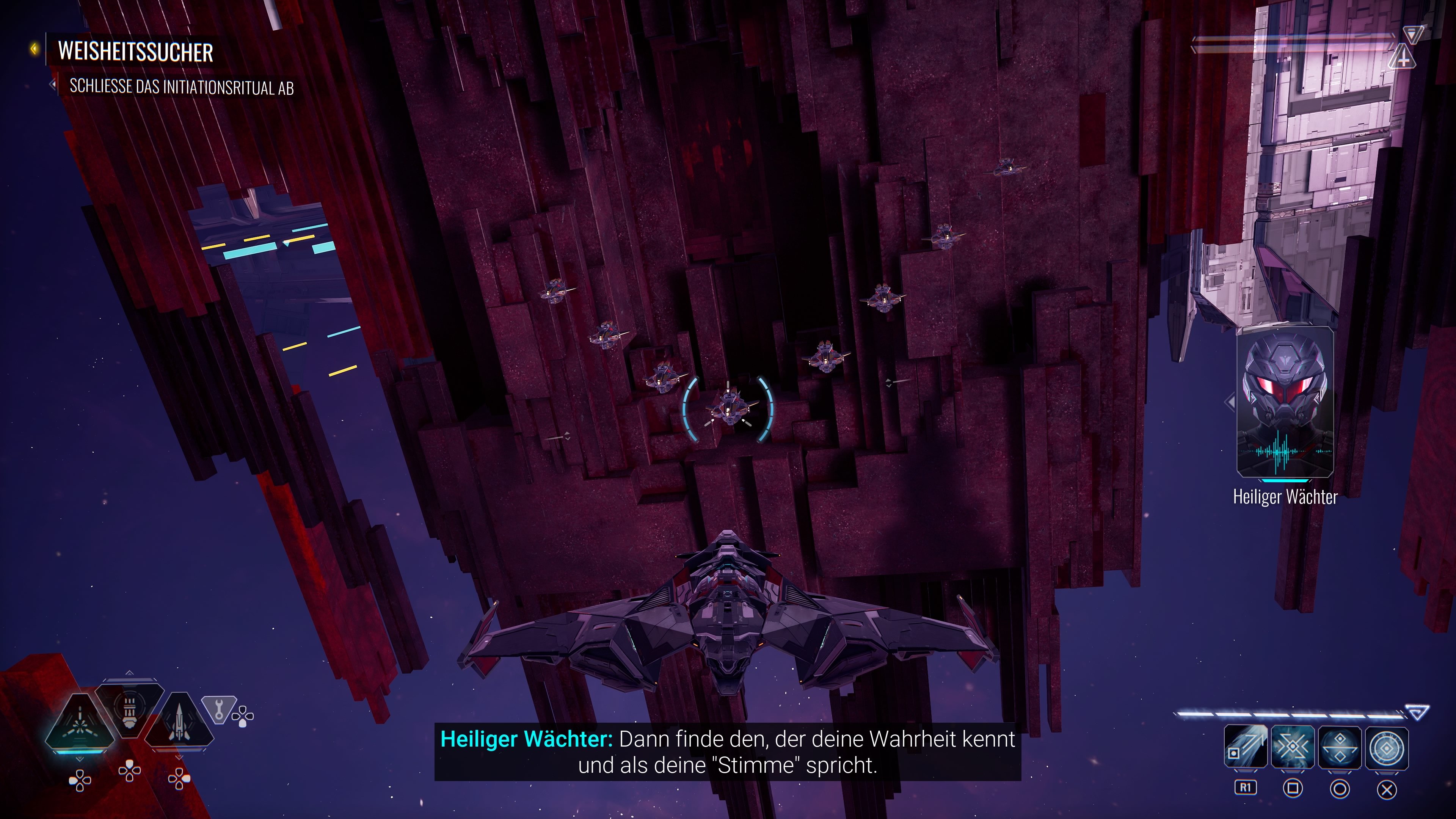Use the wrench repair consumable
The height and width of the screenshot is (819, 1456).
(219, 708)
